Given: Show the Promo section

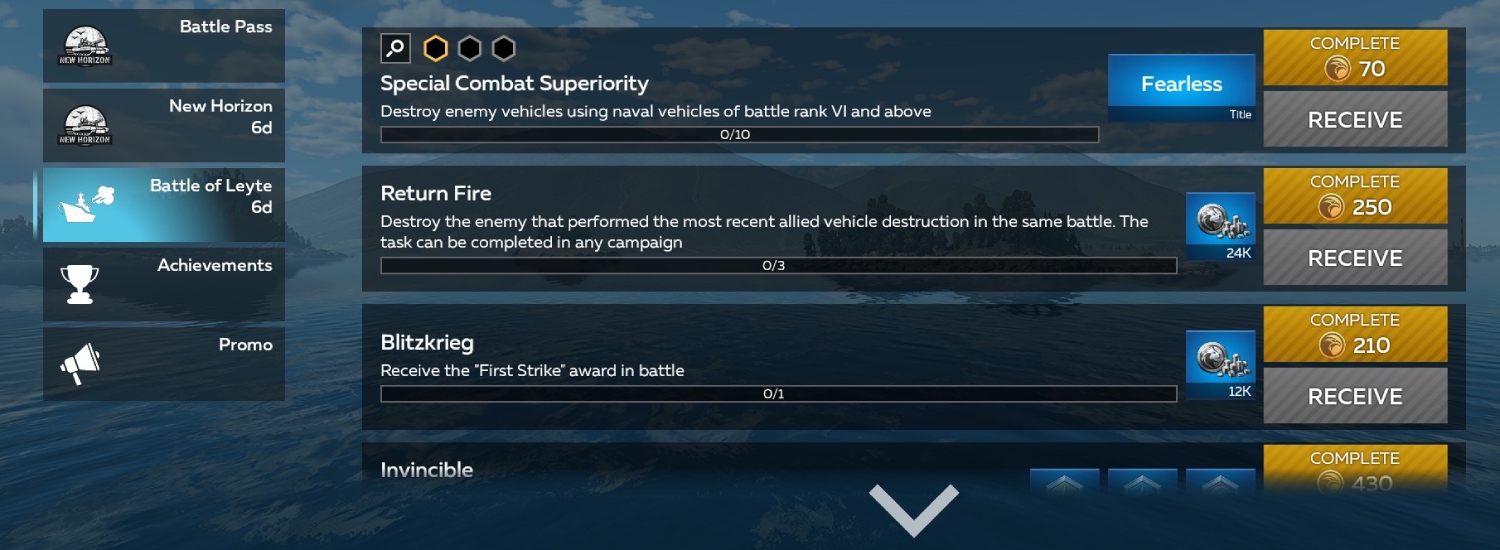Looking at the screenshot, I should click(164, 363).
